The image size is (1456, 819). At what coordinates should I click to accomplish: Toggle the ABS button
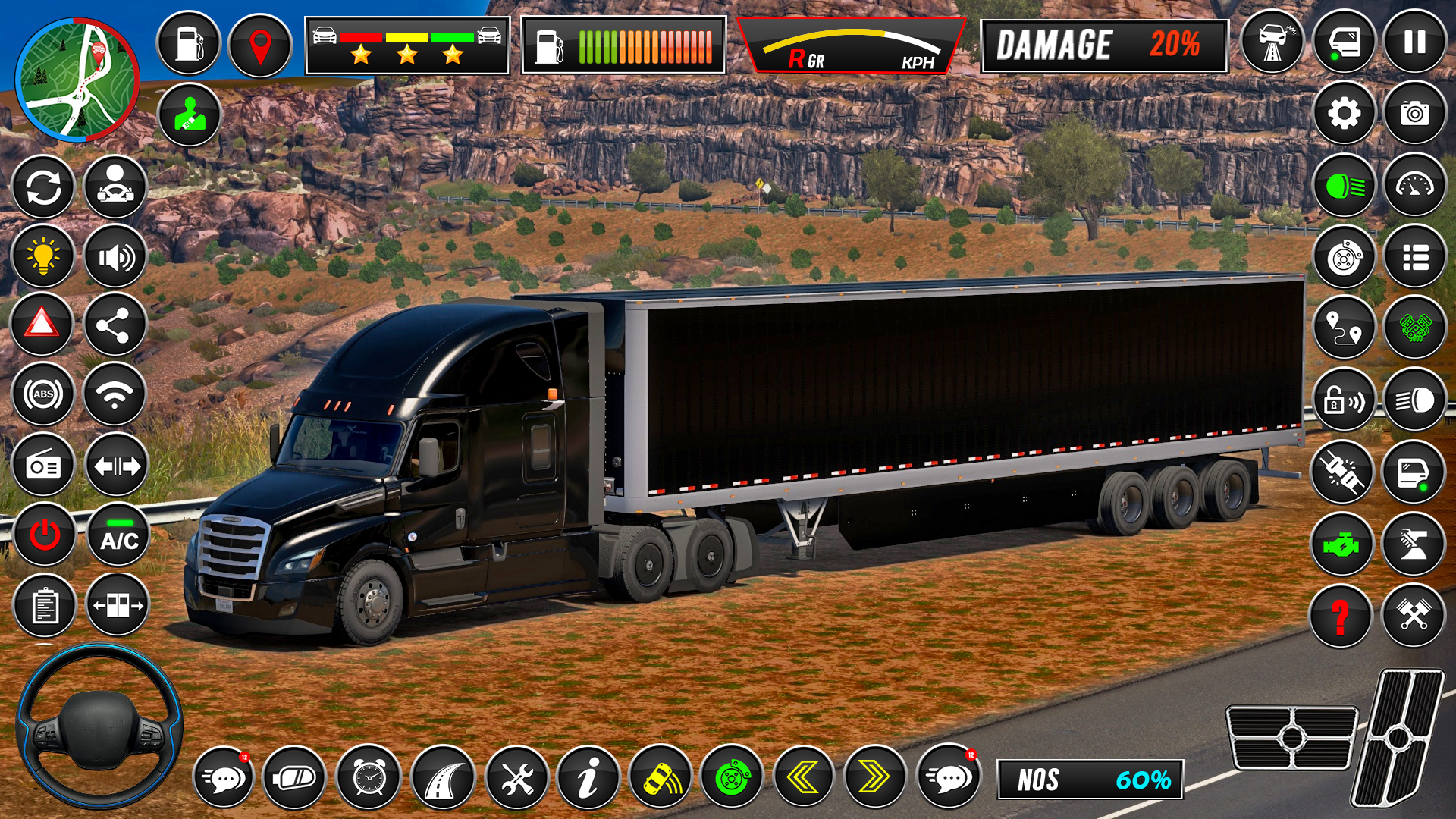pos(42,394)
